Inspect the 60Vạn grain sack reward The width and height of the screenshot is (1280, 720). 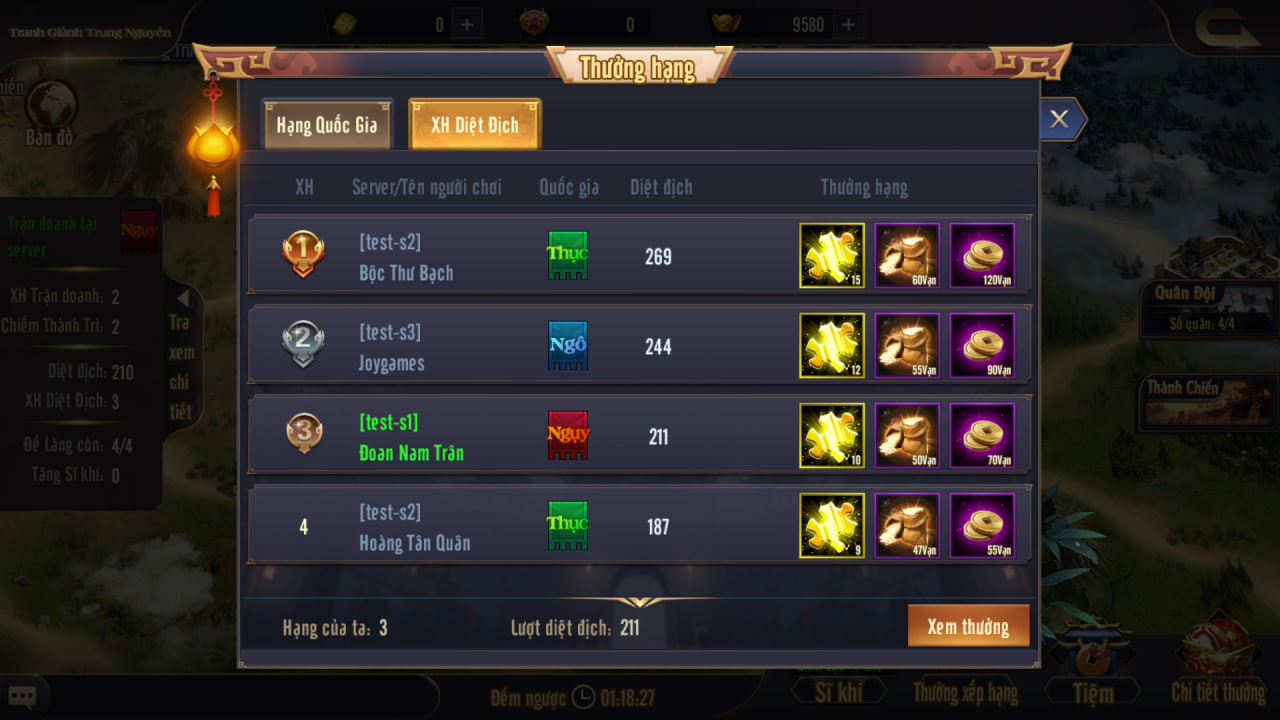pyautogui.click(x=907, y=256)
